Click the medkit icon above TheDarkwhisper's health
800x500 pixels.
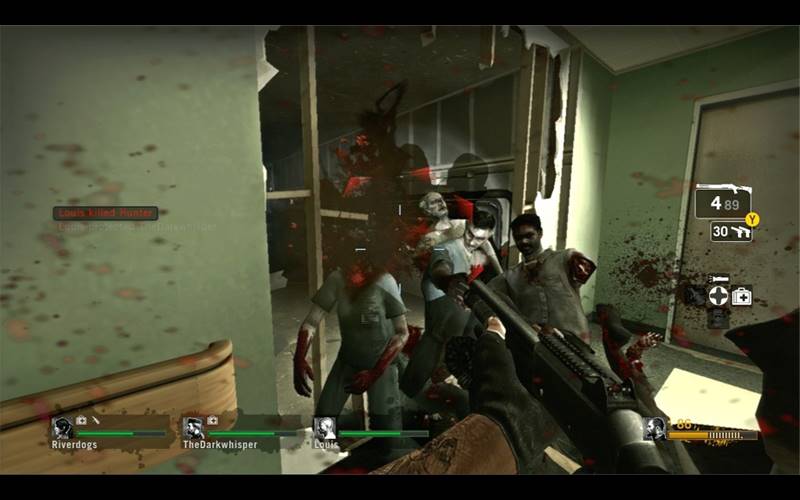(x=212, y=421)
